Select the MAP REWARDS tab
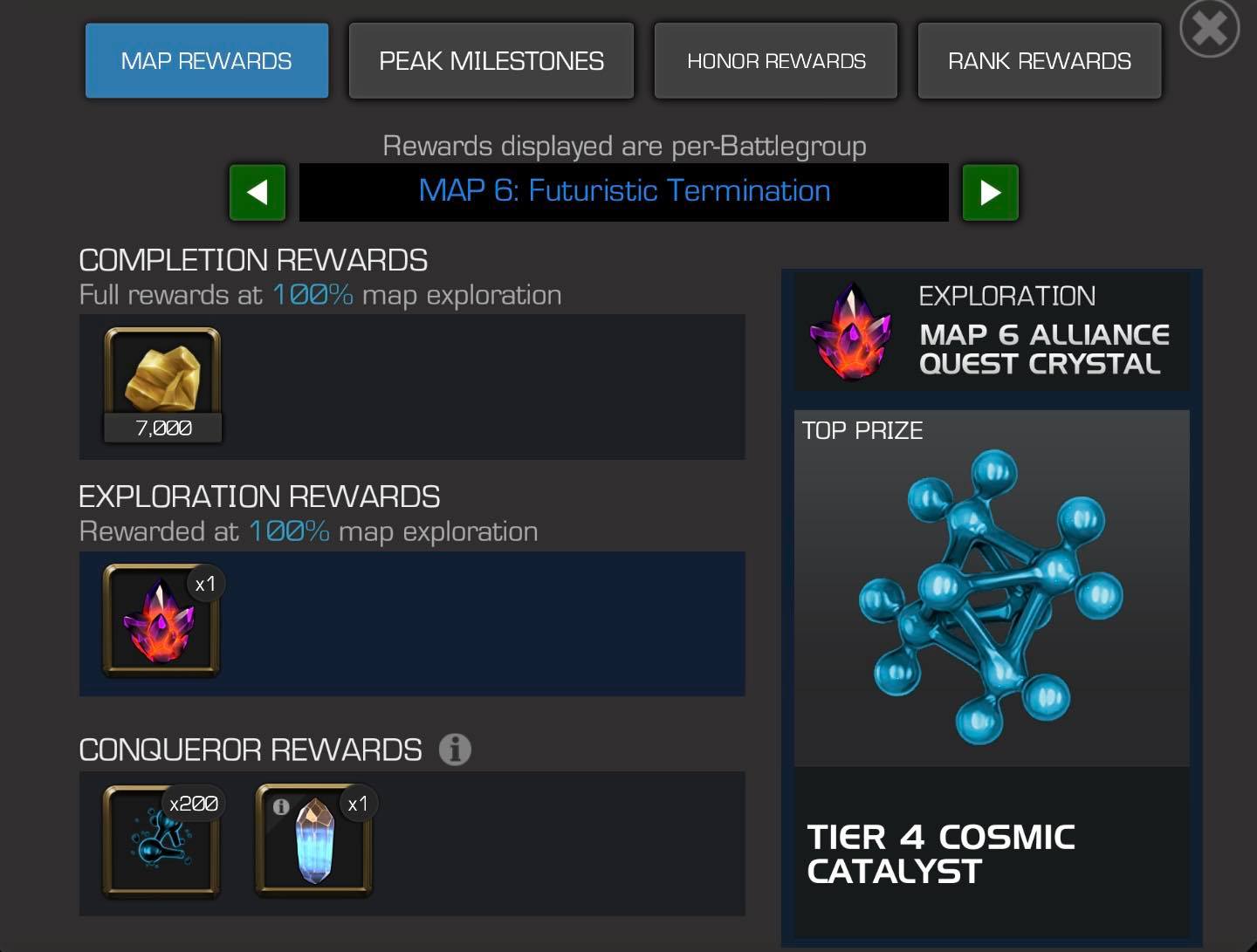This screenshot has height=952, width=1257. (206, 60)
